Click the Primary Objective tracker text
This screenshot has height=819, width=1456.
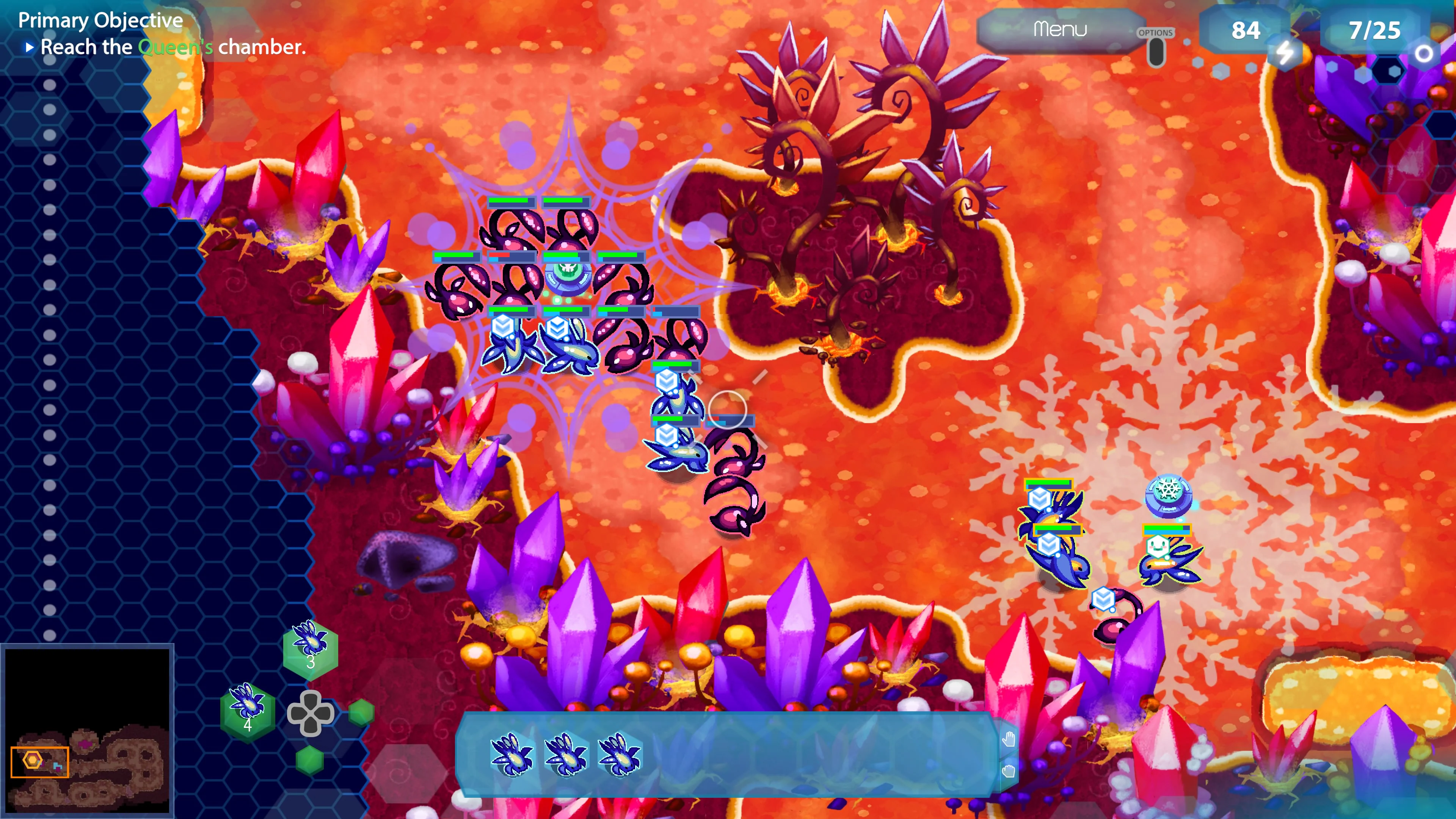[x=161, y=35]
